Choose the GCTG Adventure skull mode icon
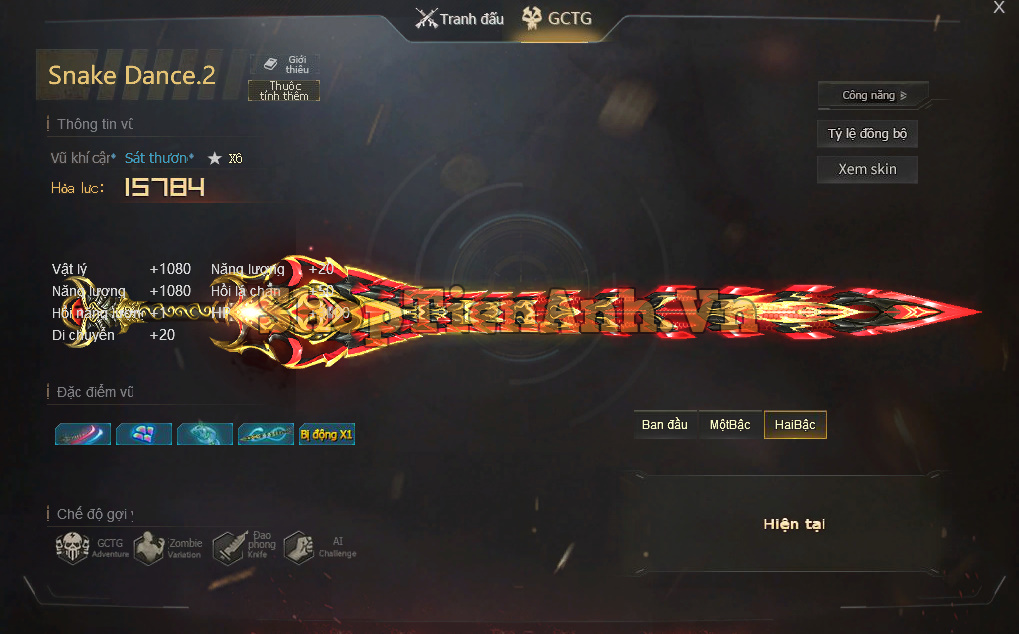1019x634 pixels. [73, 548]
